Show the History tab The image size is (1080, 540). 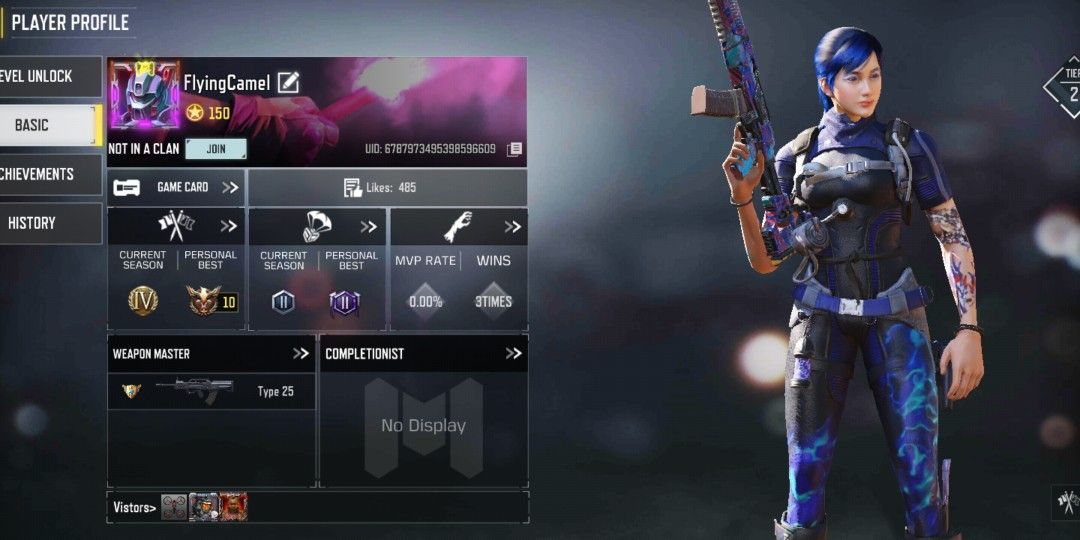click(50, 223)
